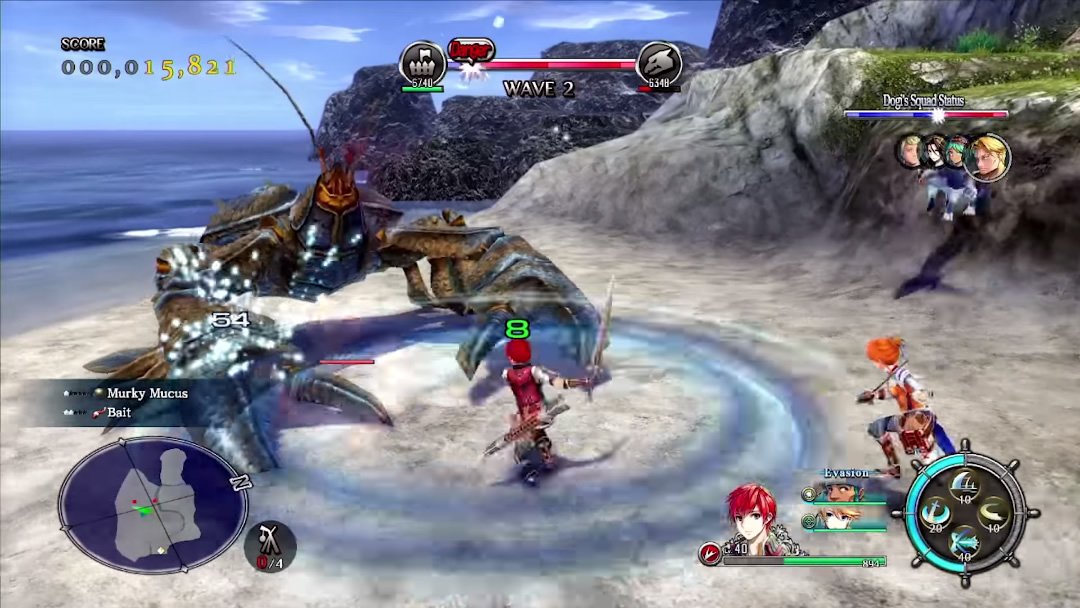Activate the left skill costing 20 SP

pyautogui.click(x=937, y=514)
